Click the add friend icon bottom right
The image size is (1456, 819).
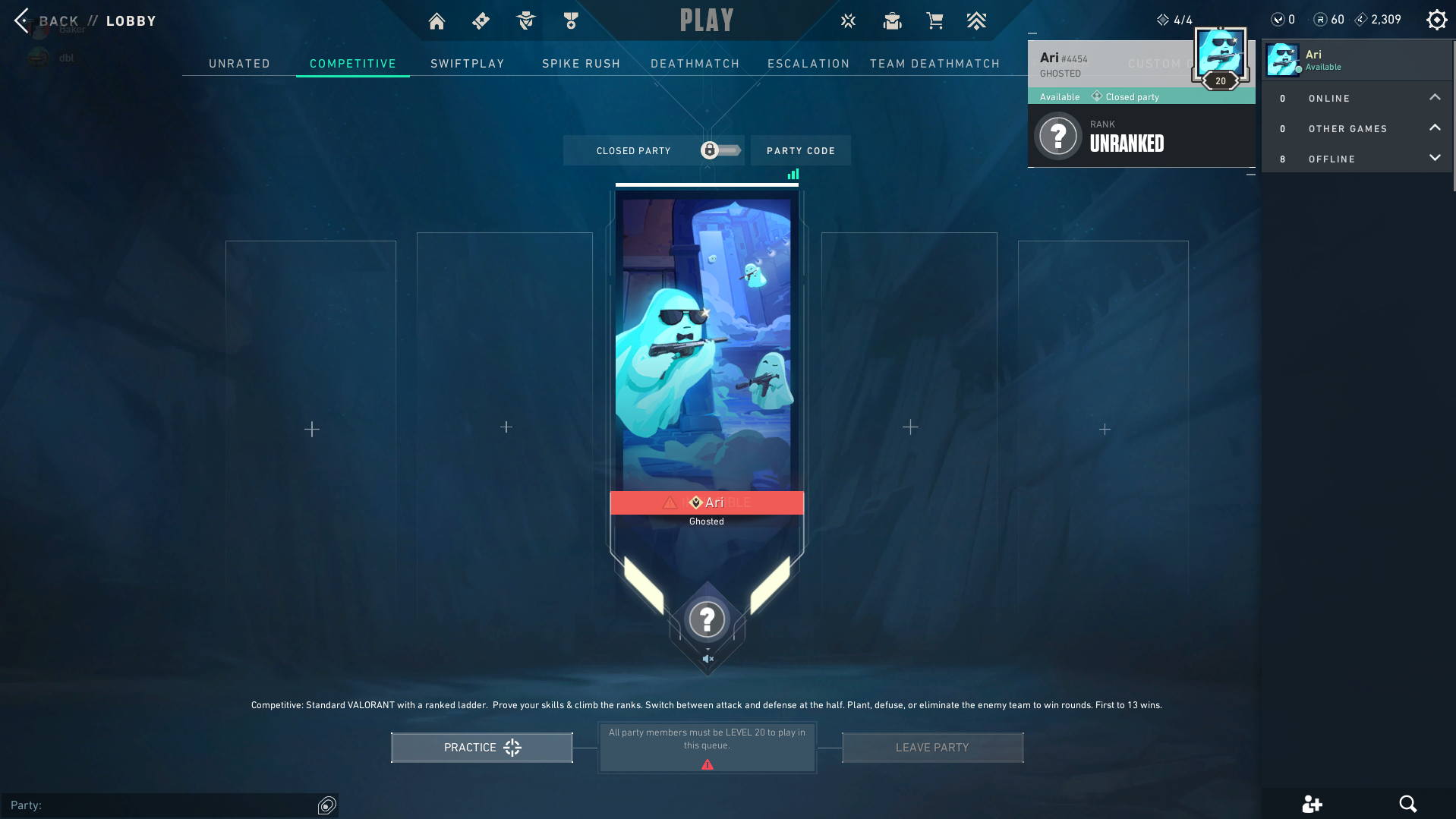pos(1313,804)
